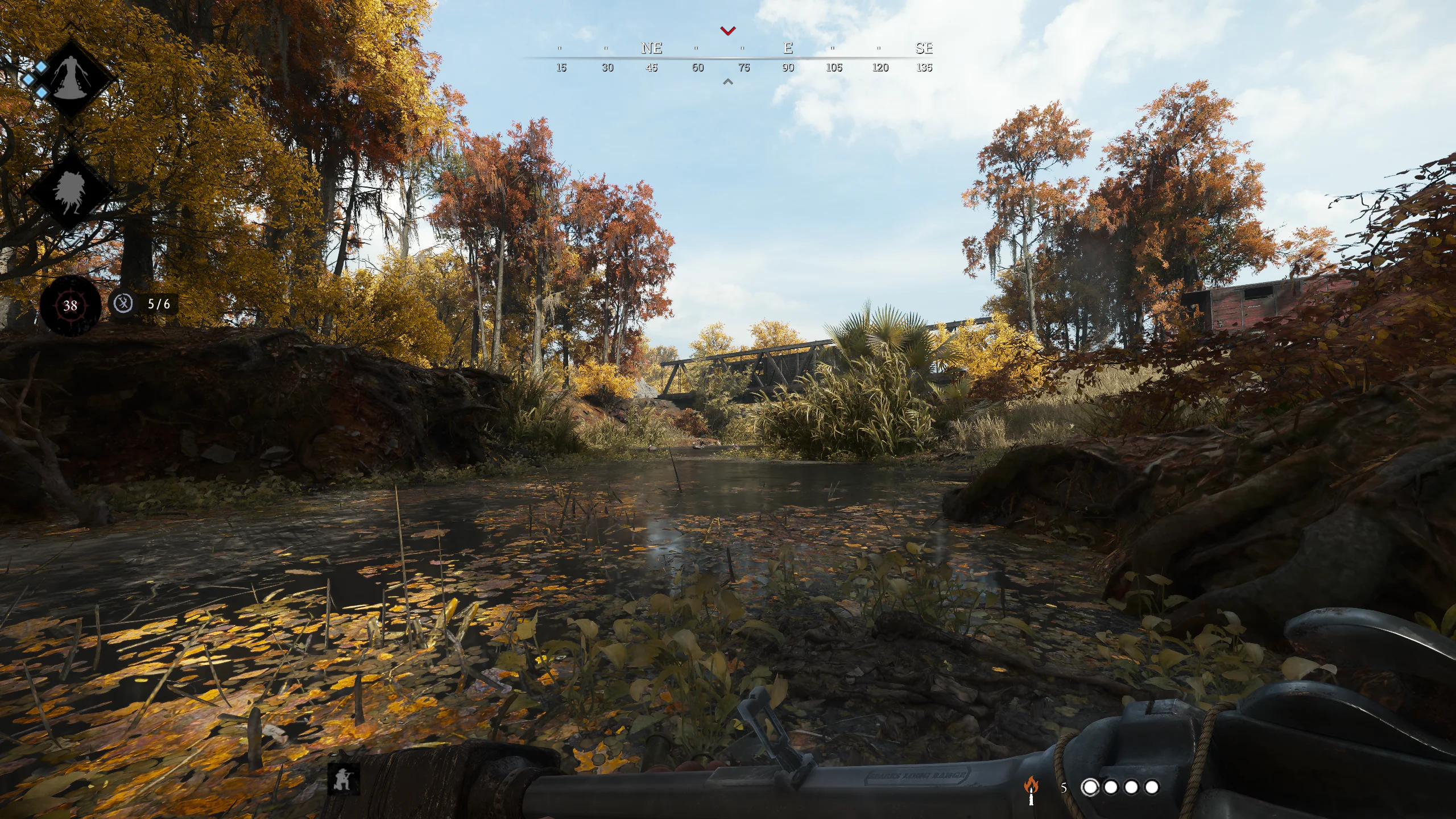The height and width of the screenshot is (819, 1456).
Task: Click the small upward chevron below the compass
Action: coord(727,81)
